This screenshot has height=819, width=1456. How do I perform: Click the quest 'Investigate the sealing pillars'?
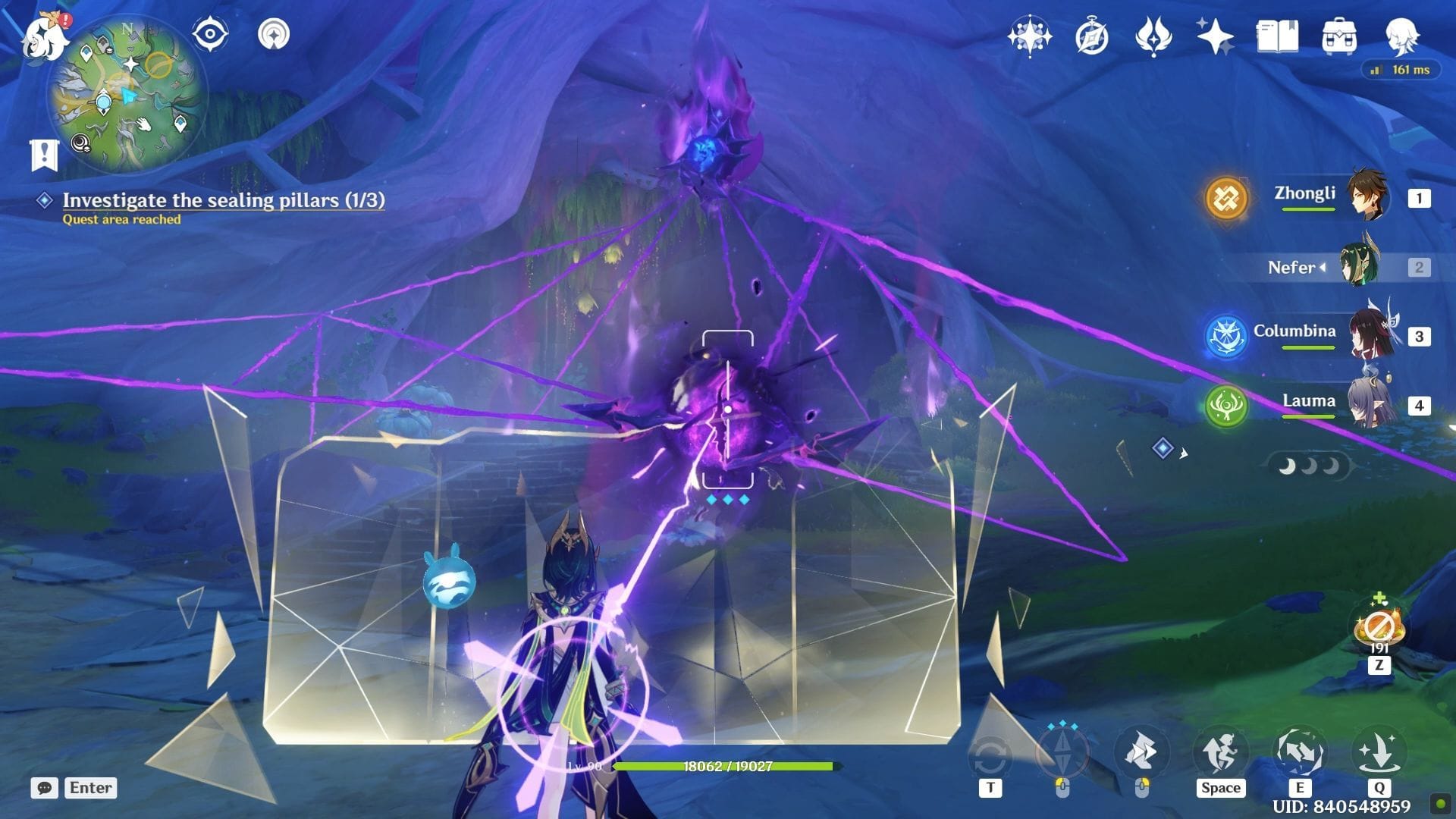click(x=225, y=200)
